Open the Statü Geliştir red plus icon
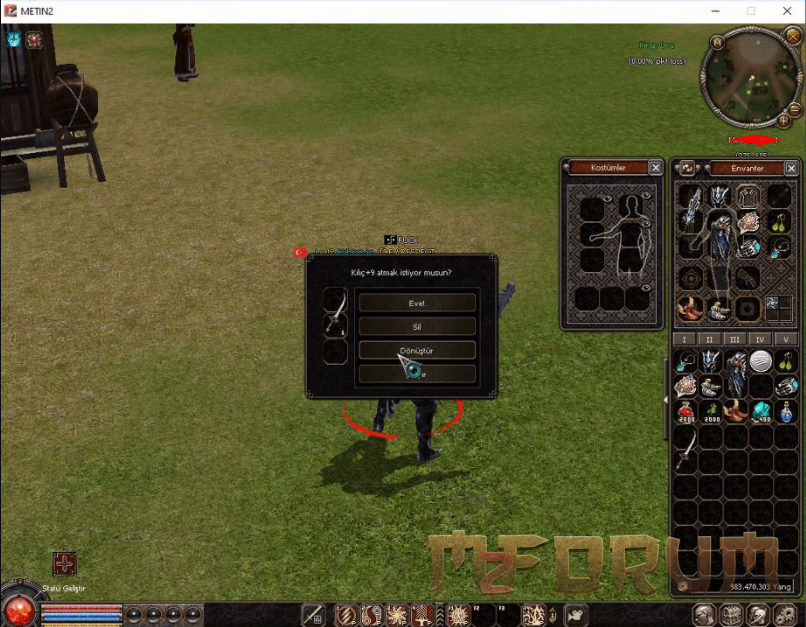 pos(64,564)
